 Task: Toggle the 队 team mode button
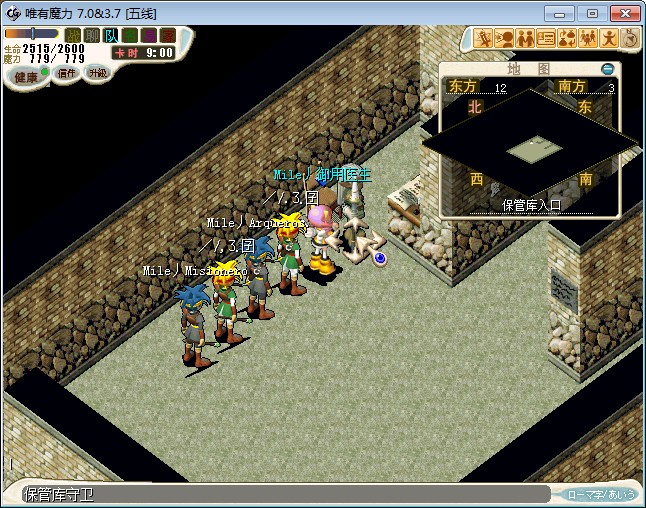click(x=111, y=35)
